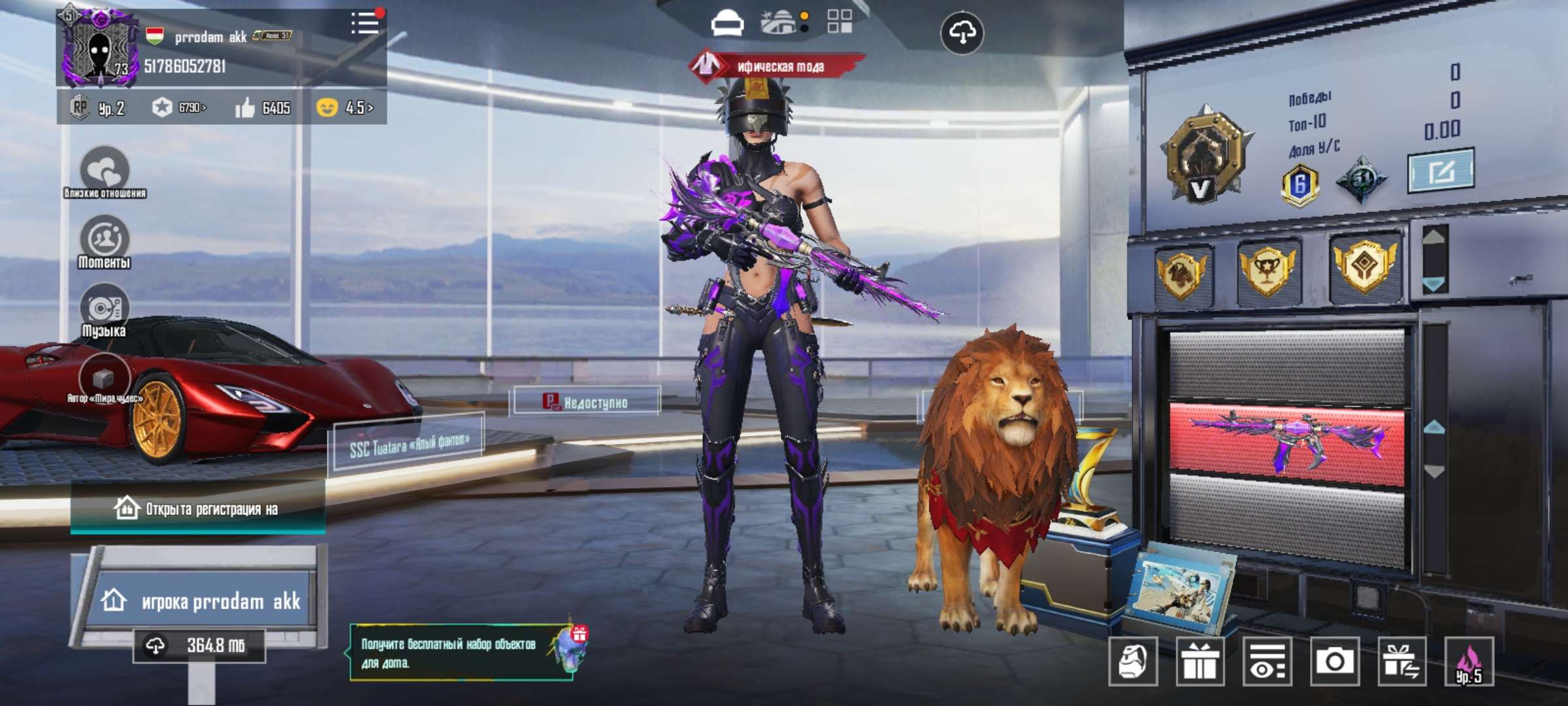The image size is (1568, 706).
Task: Switch to the sofa lobby view
Action: [x=727, y=24]
